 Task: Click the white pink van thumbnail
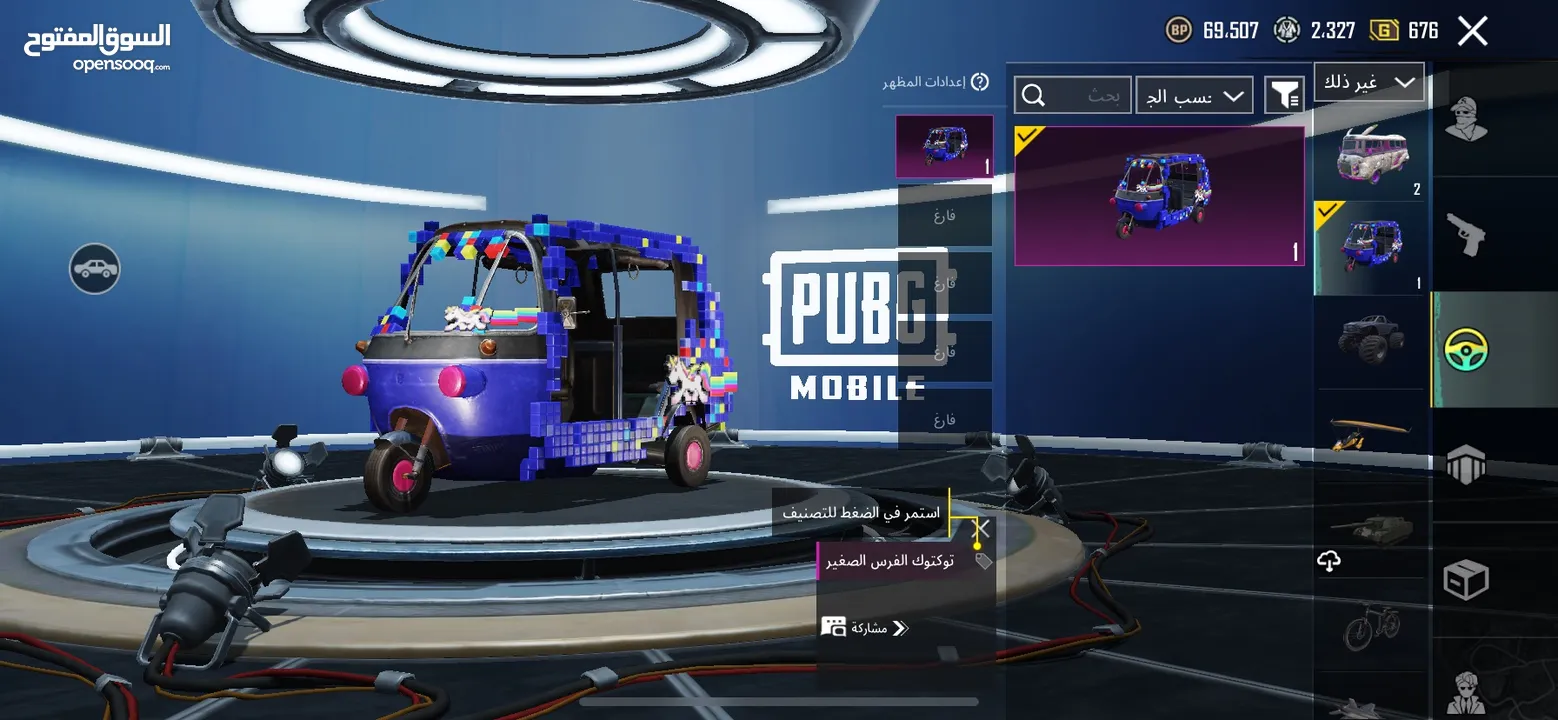1371,155
